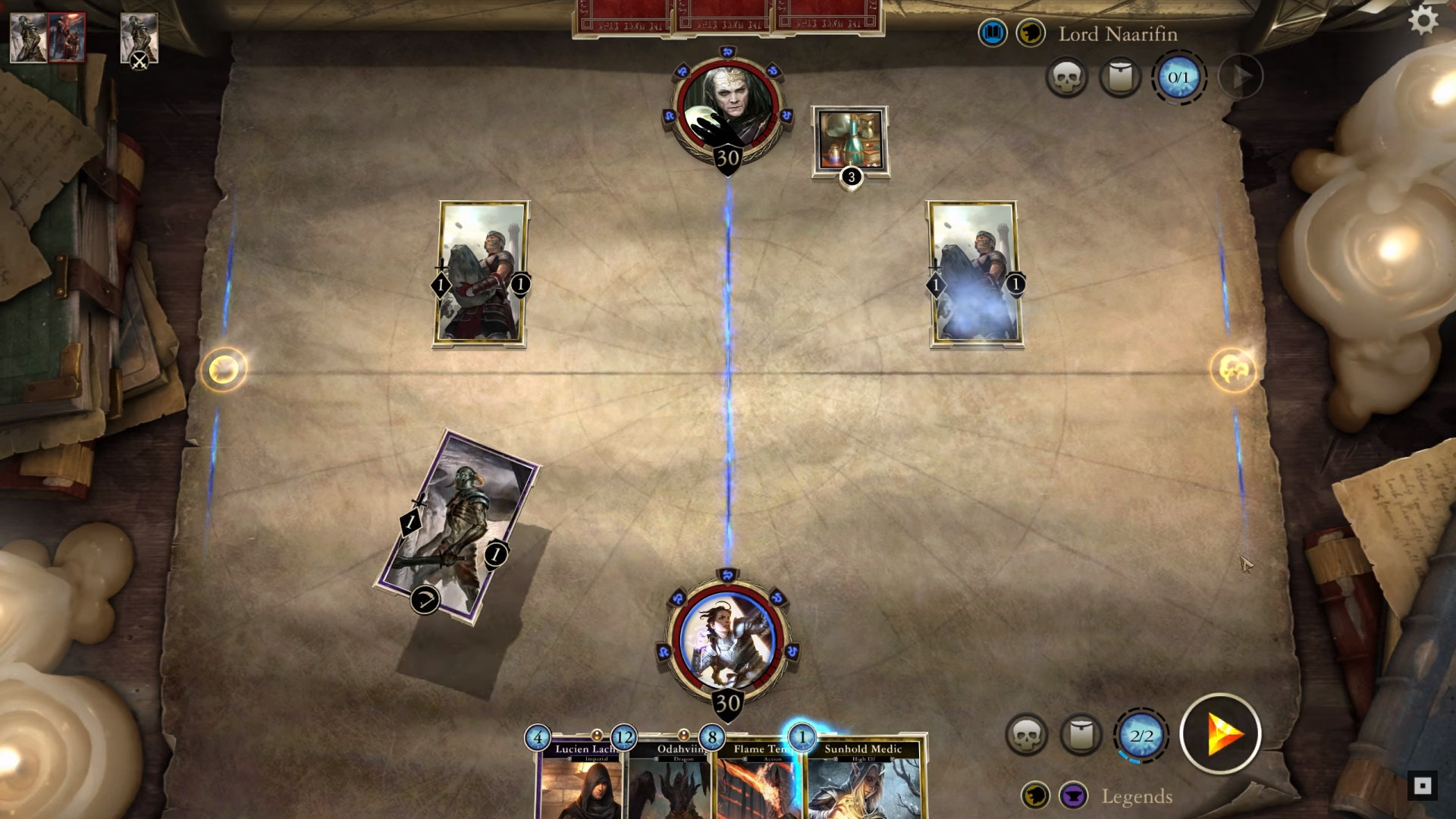Inspect the left lane ring icon
Viewport: 1456px width, 819px height.
click(x=224, y=369)
